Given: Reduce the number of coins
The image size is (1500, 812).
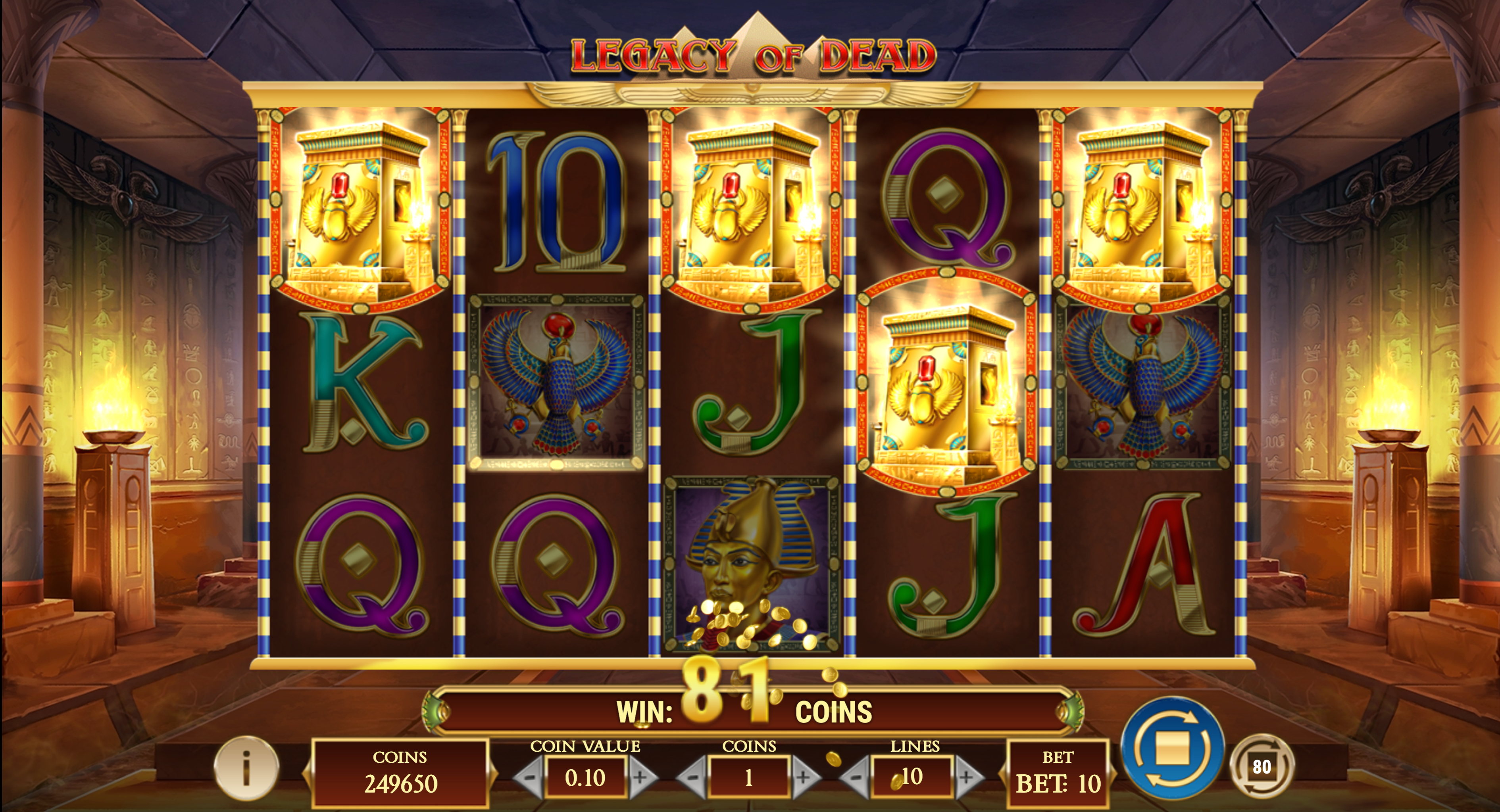Looking at the screenshot, I should coord(691,777).
